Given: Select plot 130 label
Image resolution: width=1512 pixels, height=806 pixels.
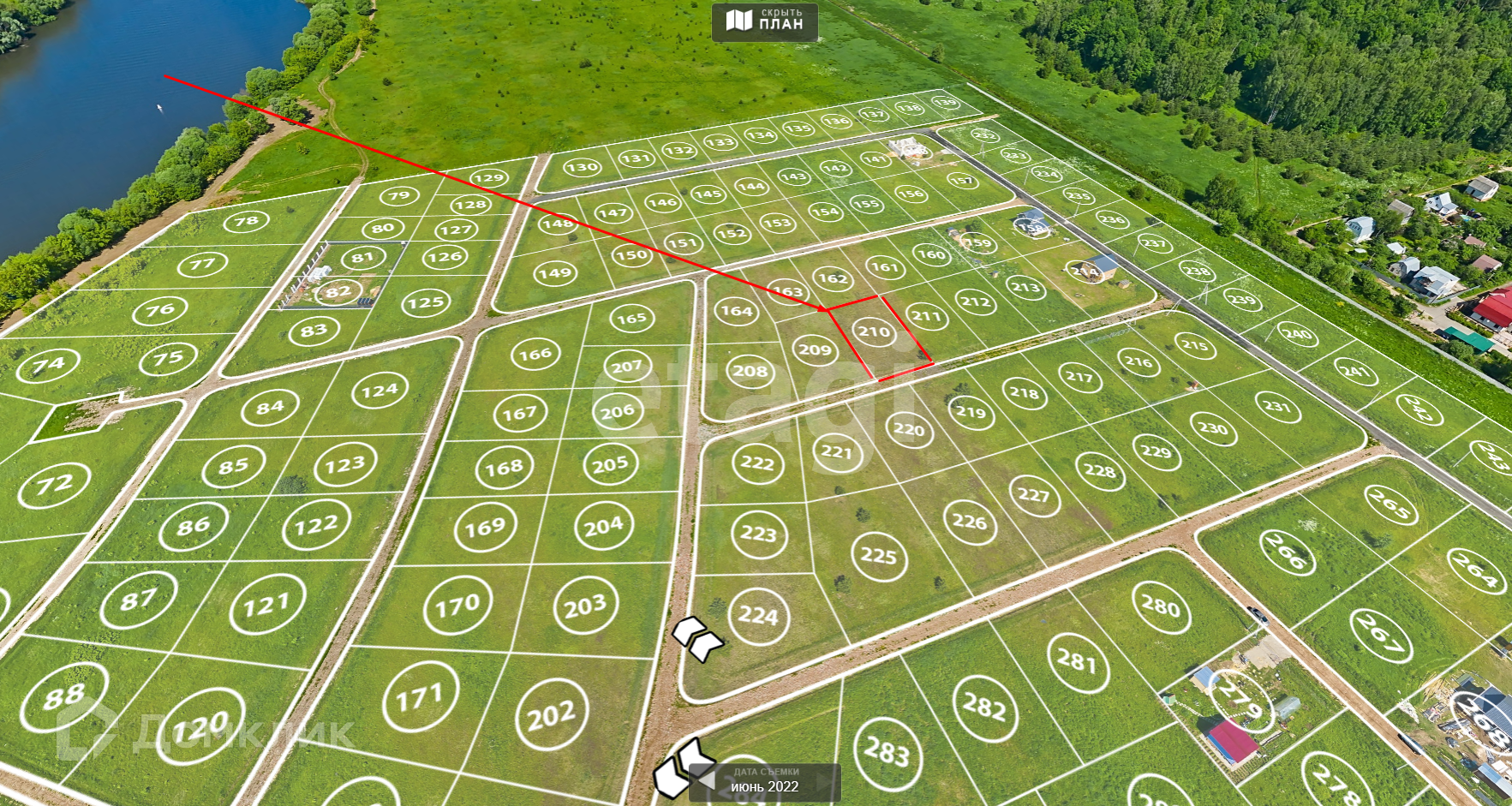Looking at the screenshot, I should pyautogui.click(x=582, y=168).
